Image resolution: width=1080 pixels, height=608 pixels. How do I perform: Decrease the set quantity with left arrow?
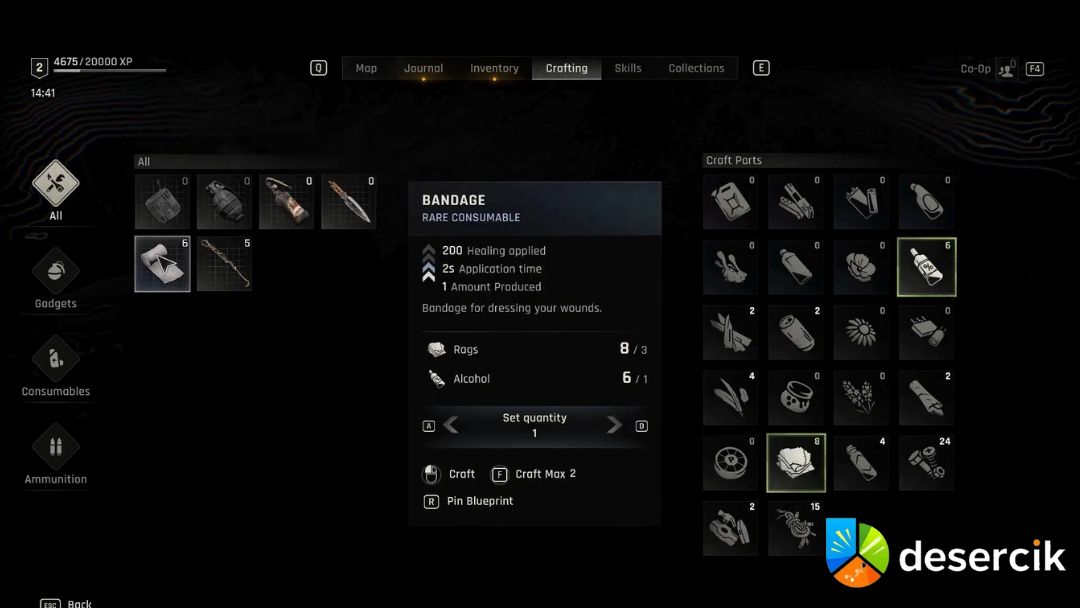(452, 425)
